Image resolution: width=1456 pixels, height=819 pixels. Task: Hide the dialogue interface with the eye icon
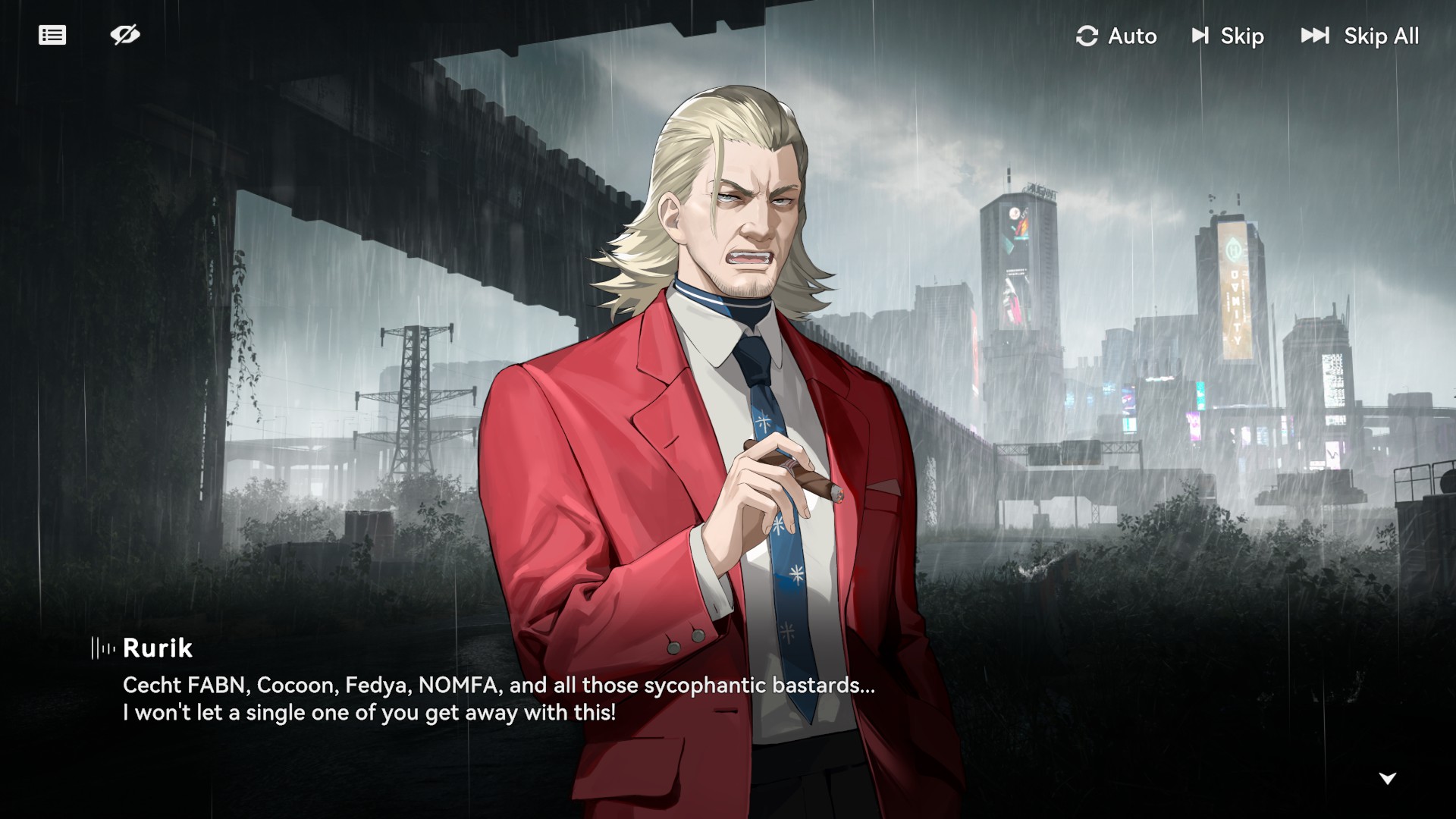click(x=125, y=35)
